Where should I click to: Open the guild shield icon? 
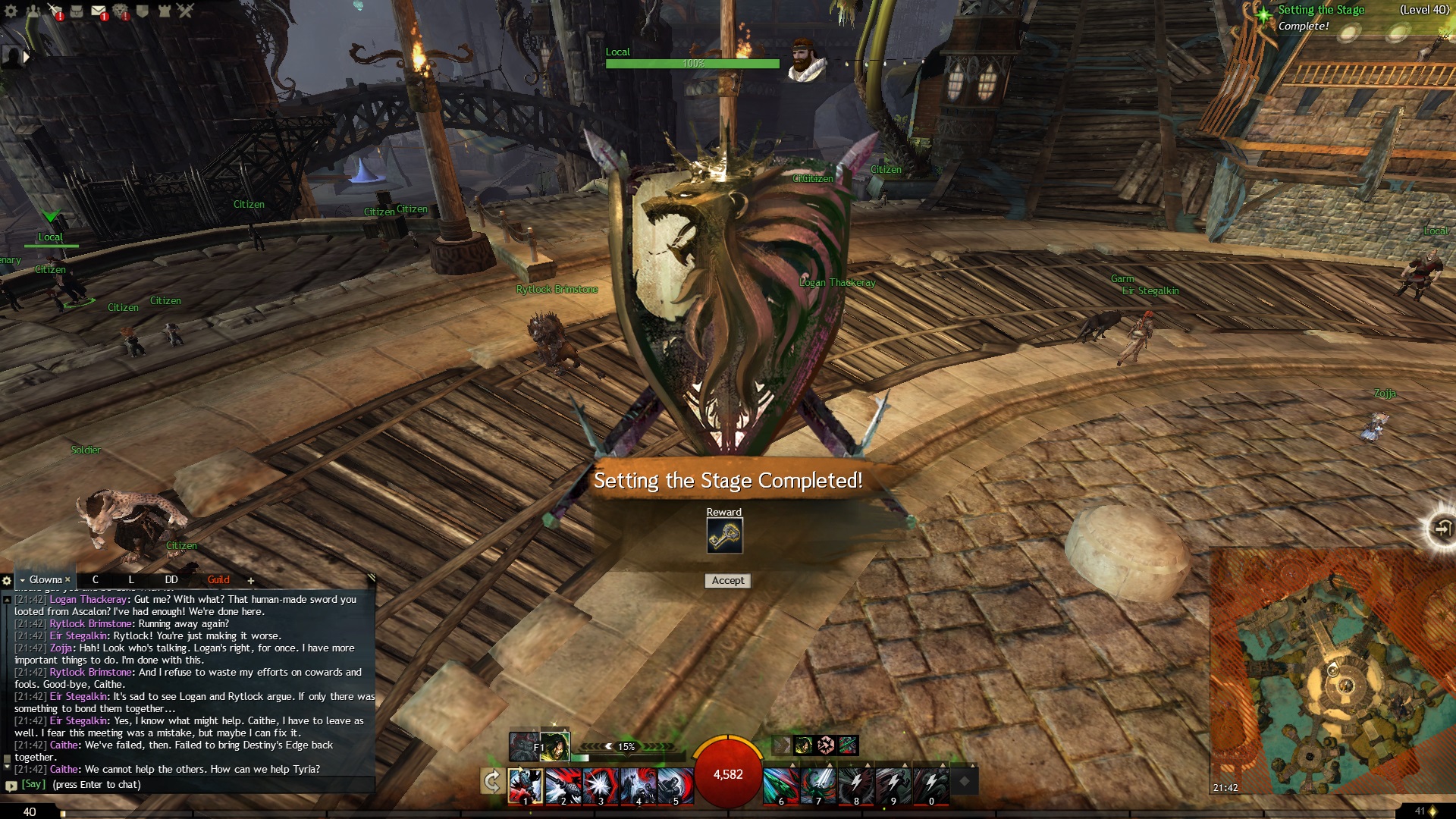tap(142, 11)
